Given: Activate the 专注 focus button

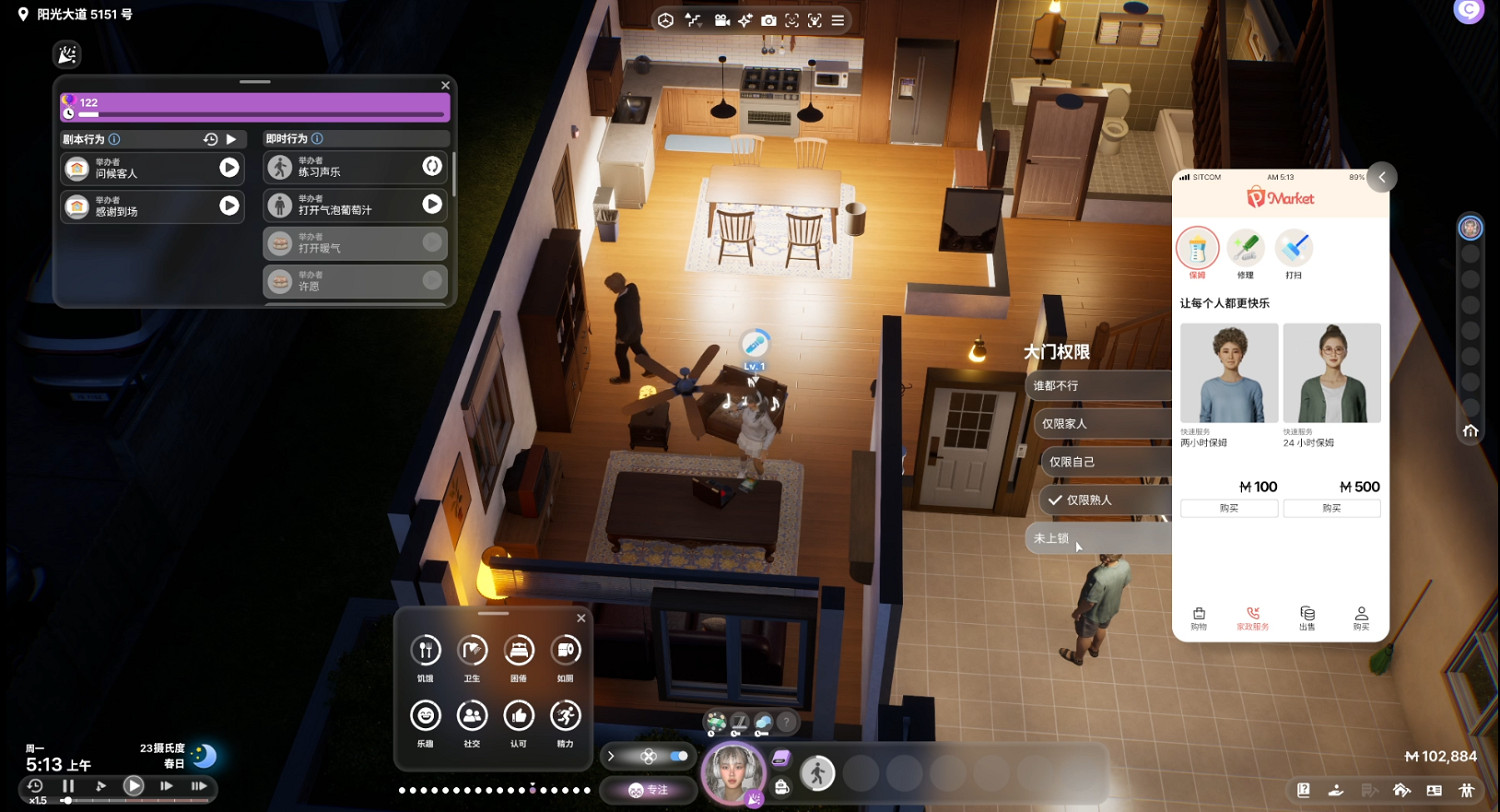Looking at the screenshot, I should click(x=648, y=789).
